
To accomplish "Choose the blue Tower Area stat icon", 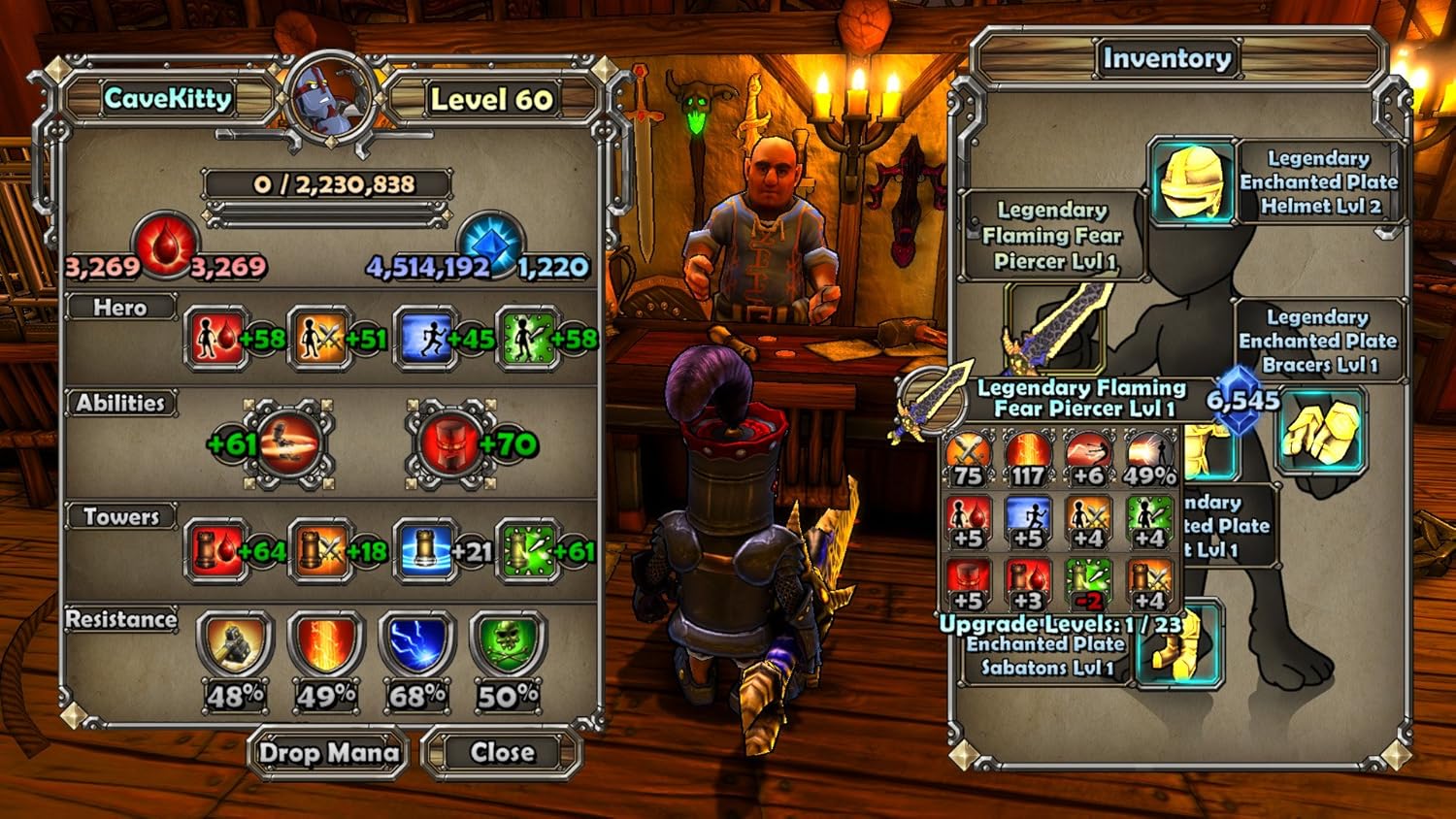I will point(423,551).
